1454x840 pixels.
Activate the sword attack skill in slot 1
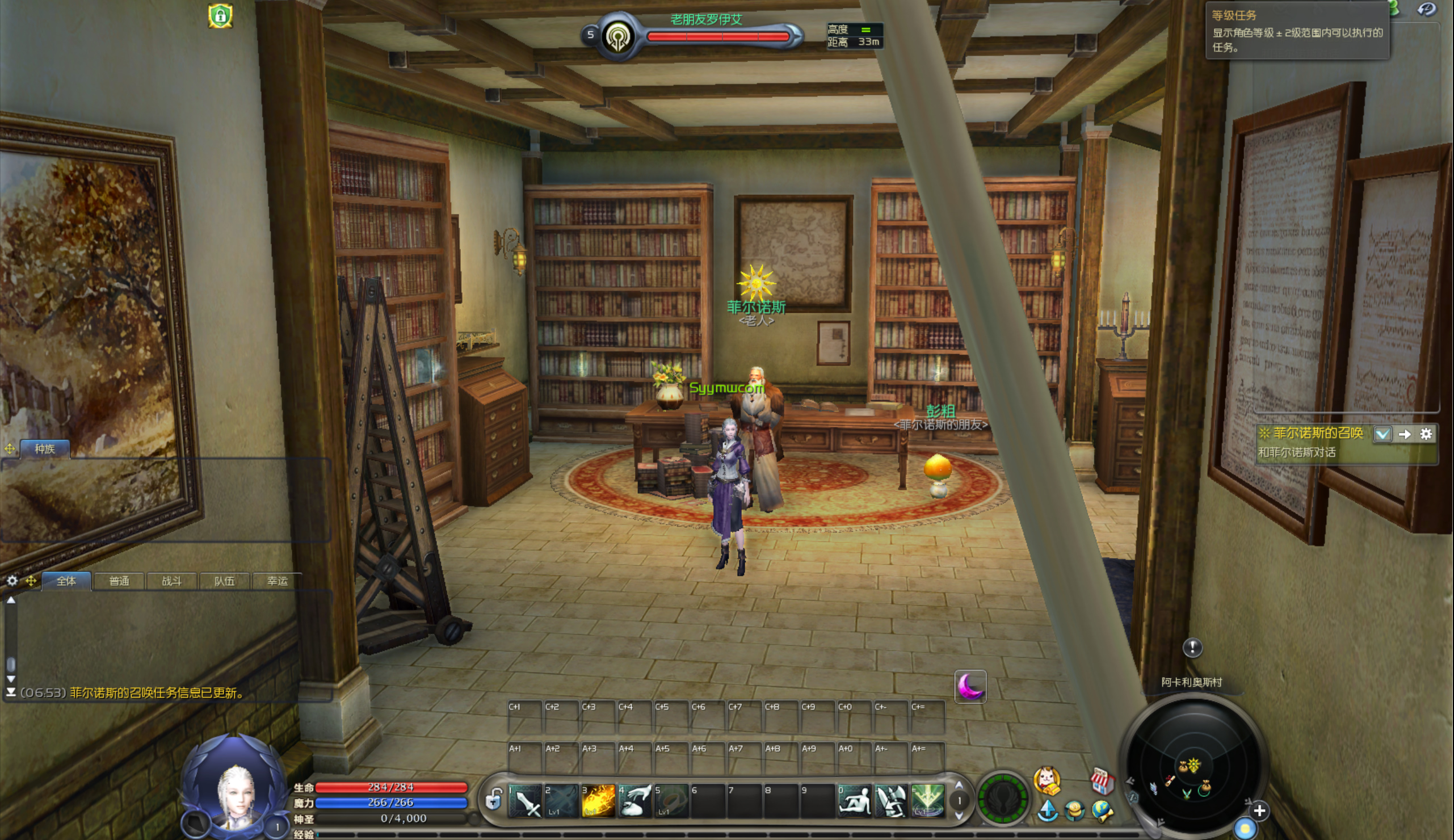526,801
